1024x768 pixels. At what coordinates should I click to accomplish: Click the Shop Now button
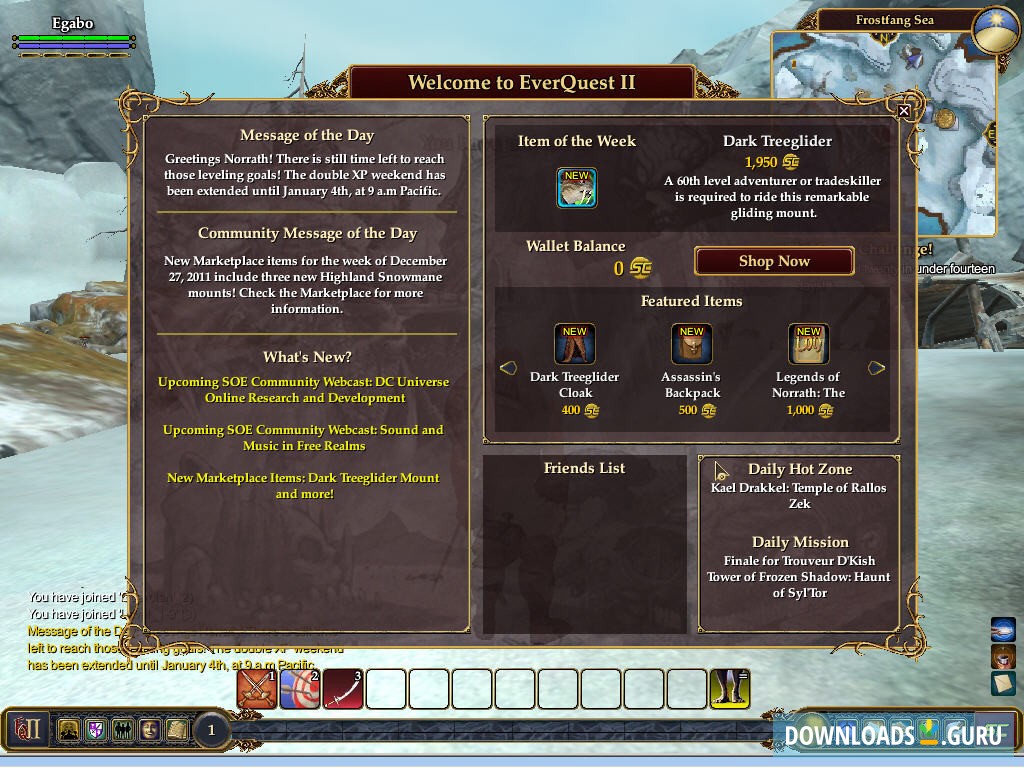[x=774, y=261]
